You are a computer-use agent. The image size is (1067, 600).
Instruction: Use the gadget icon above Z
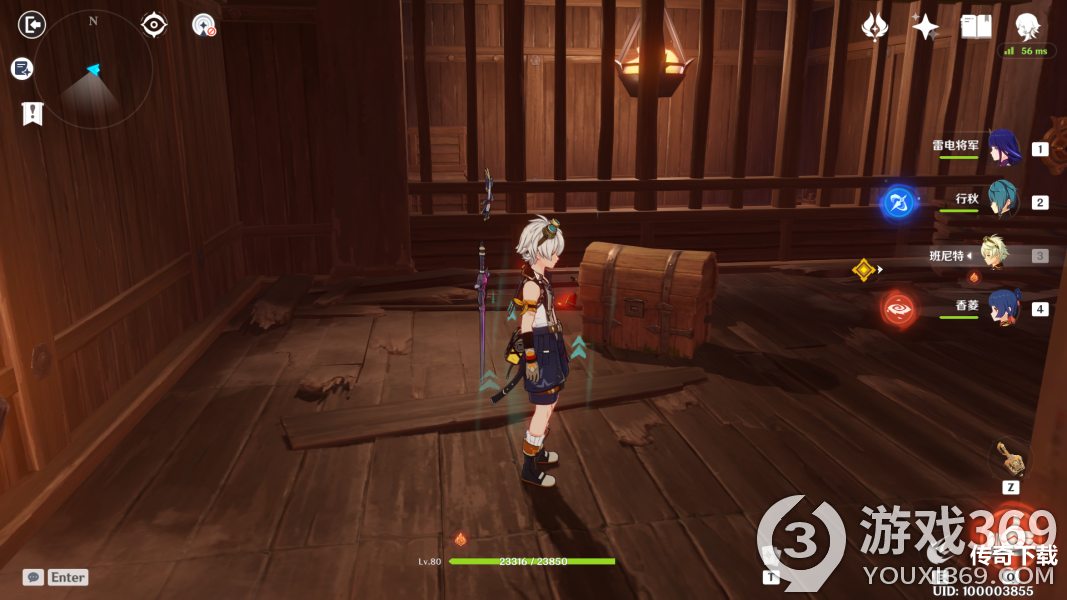click(x=1009, y=459)
